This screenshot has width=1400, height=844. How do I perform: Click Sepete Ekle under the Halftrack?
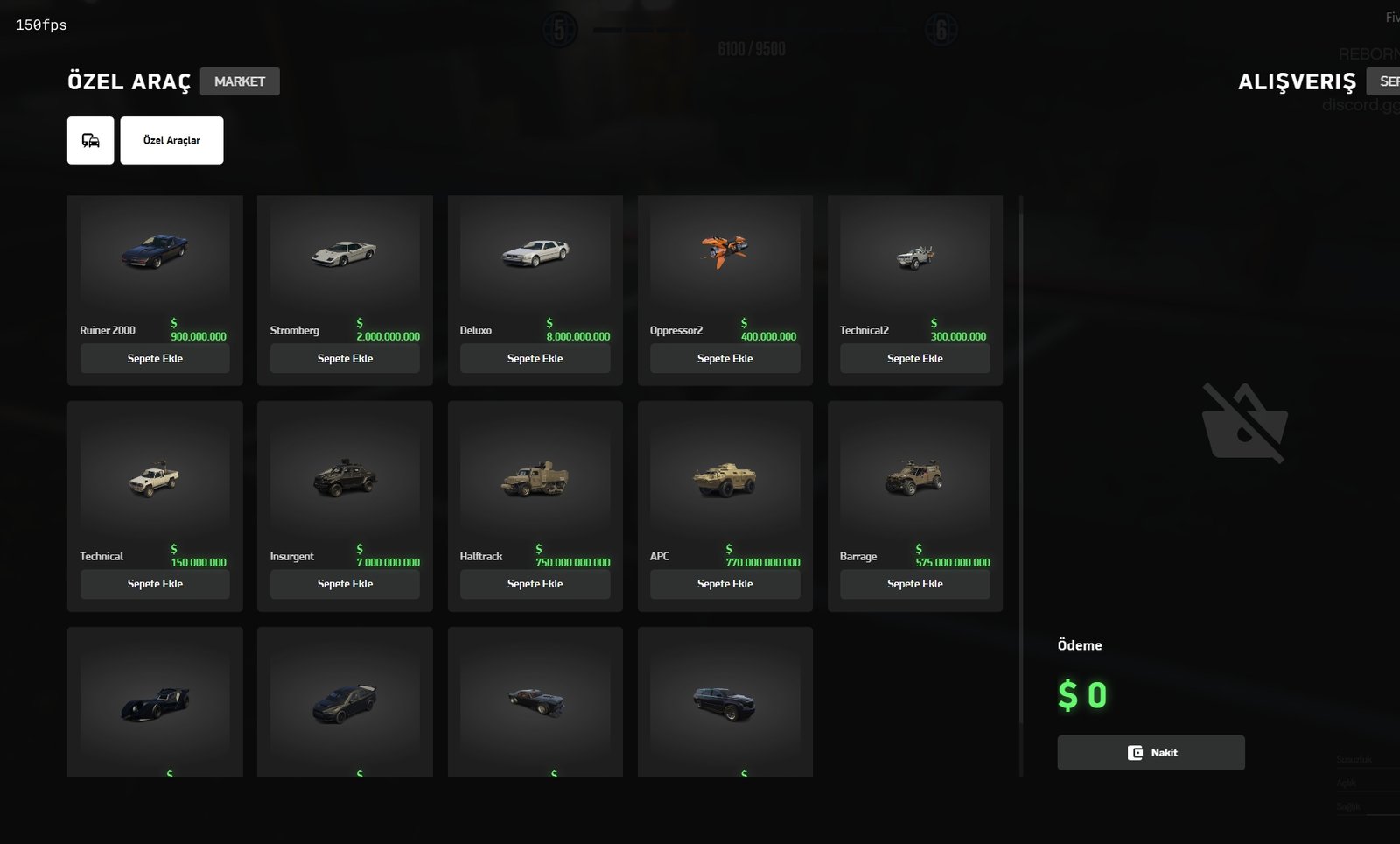pos(535,584)
